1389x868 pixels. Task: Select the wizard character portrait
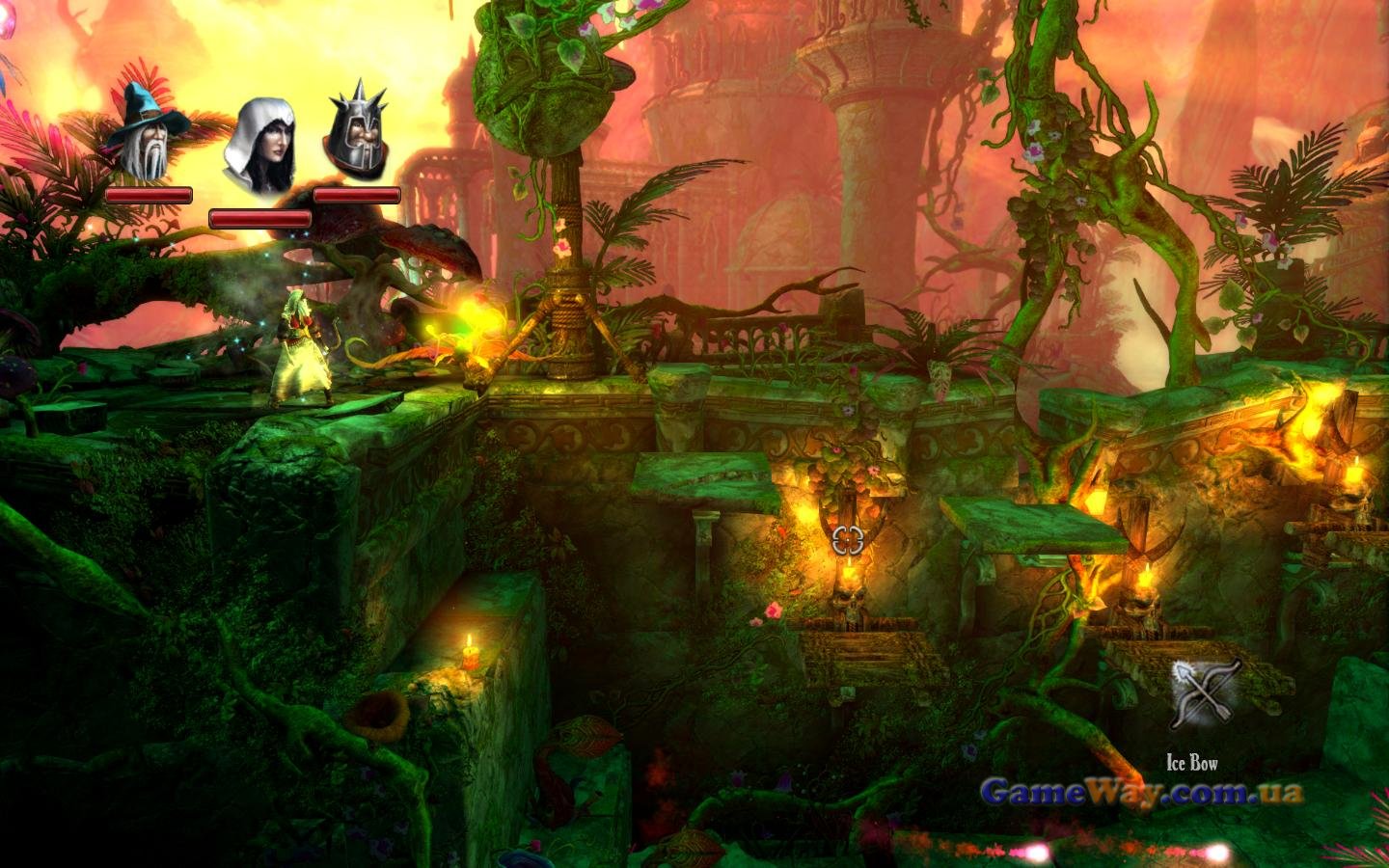148,133
